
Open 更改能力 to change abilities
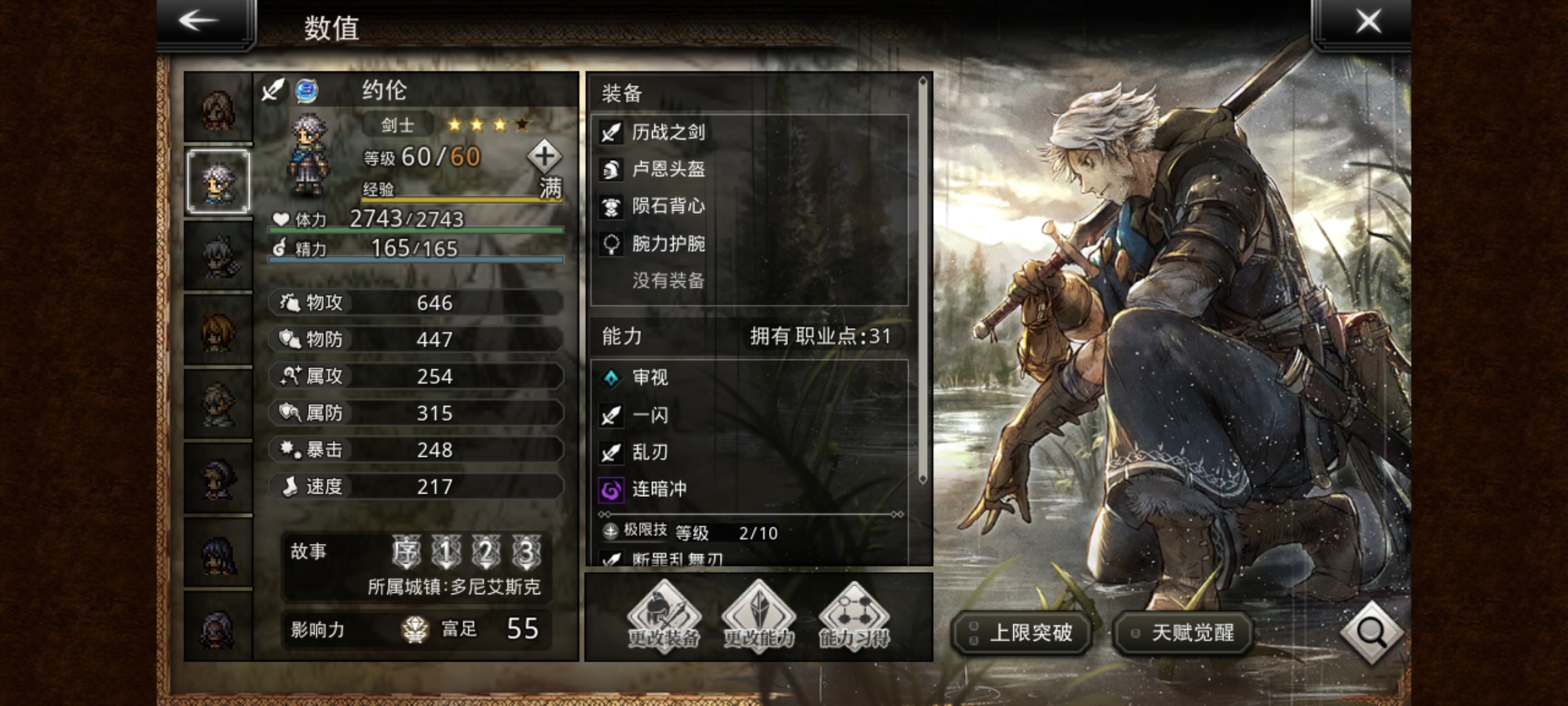click(759, 617)
